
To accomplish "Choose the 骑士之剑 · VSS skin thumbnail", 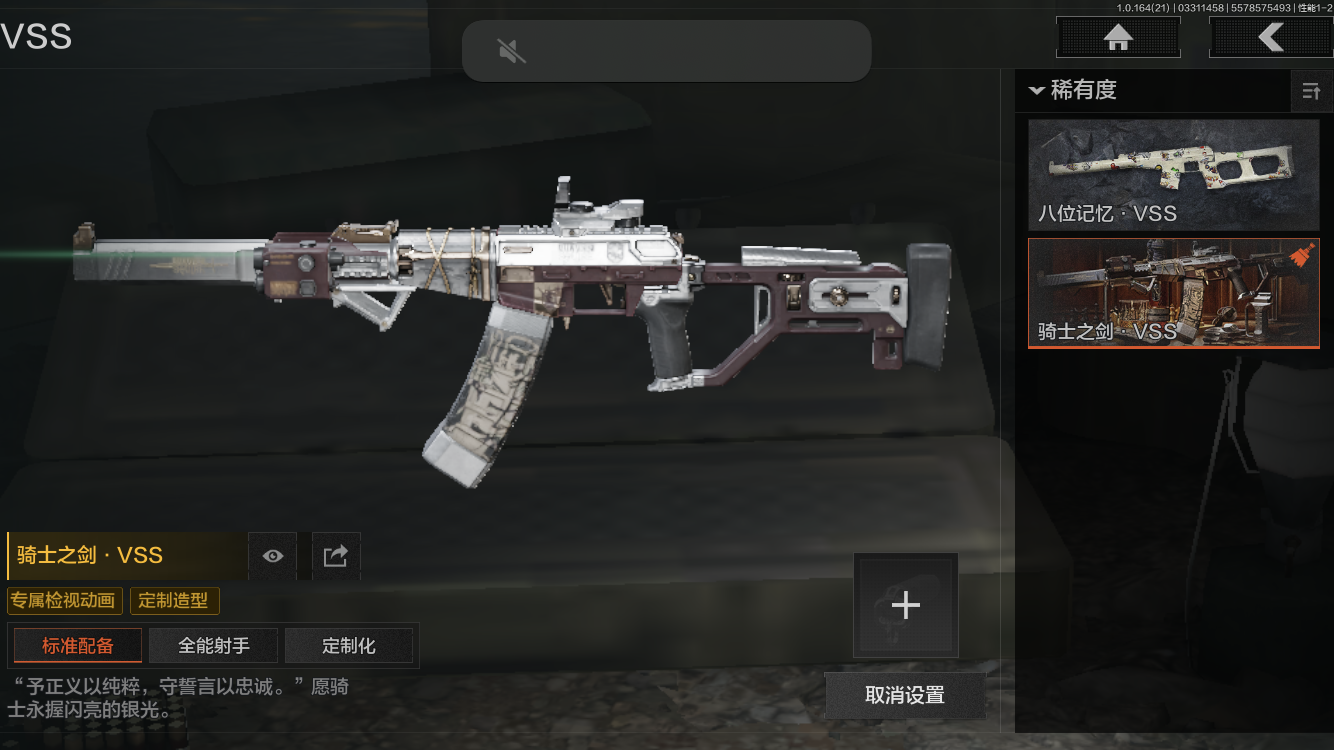I will (x=1173, y=293).
